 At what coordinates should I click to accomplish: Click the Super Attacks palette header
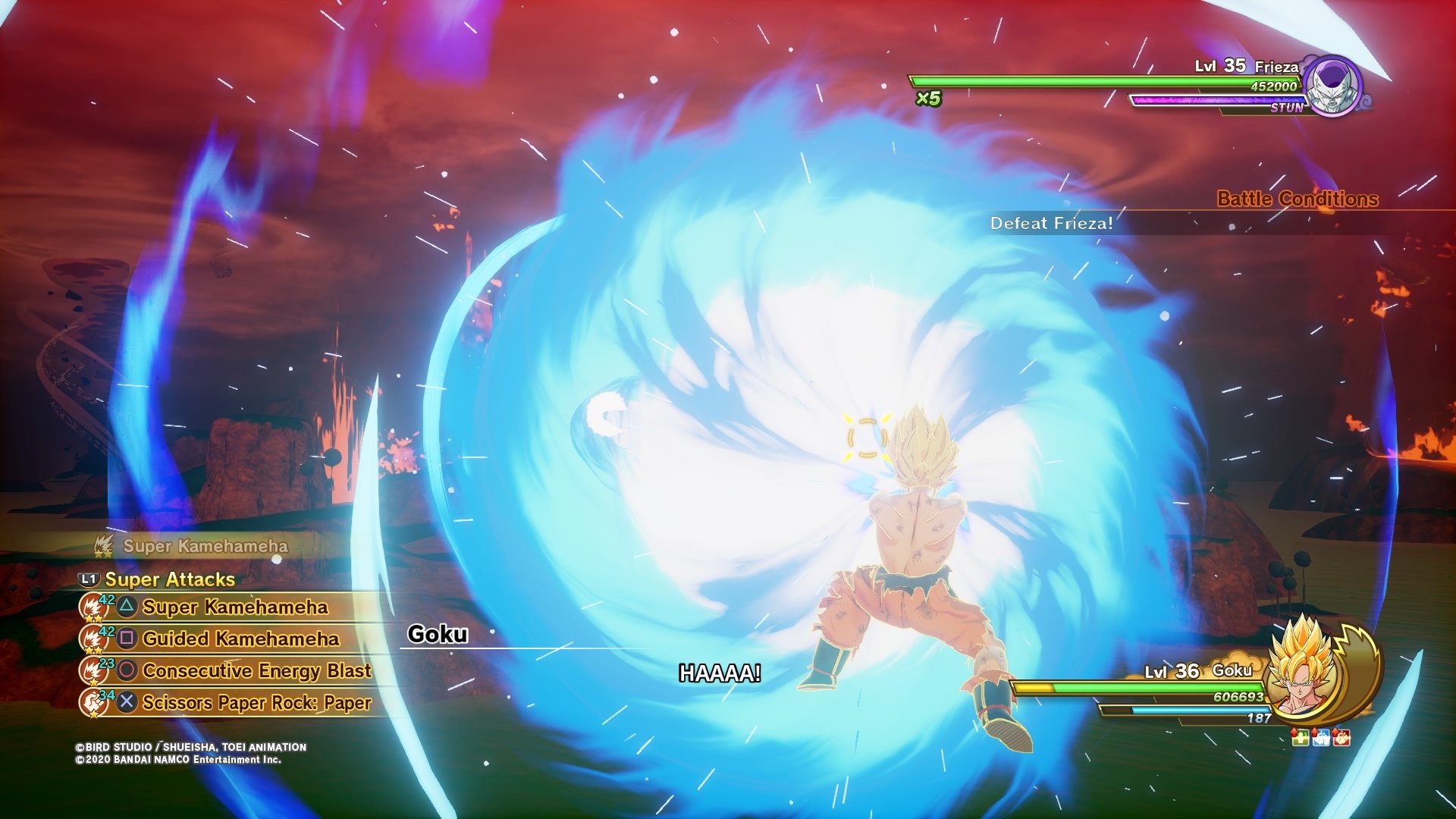169,580
